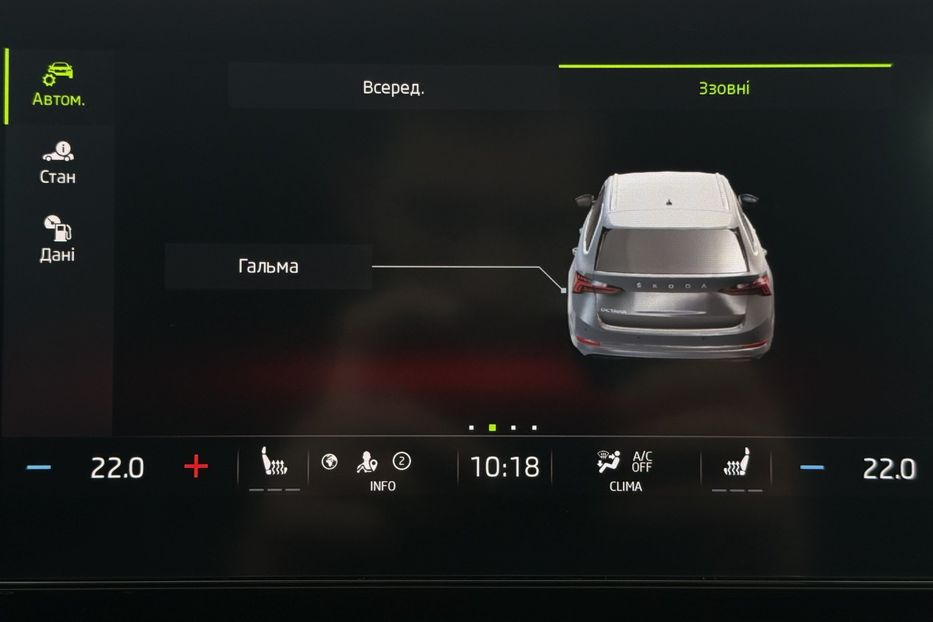The image size is (933, 622).
Task: Decrease right temperature with blue minus
Action: (x=812, y=467)
